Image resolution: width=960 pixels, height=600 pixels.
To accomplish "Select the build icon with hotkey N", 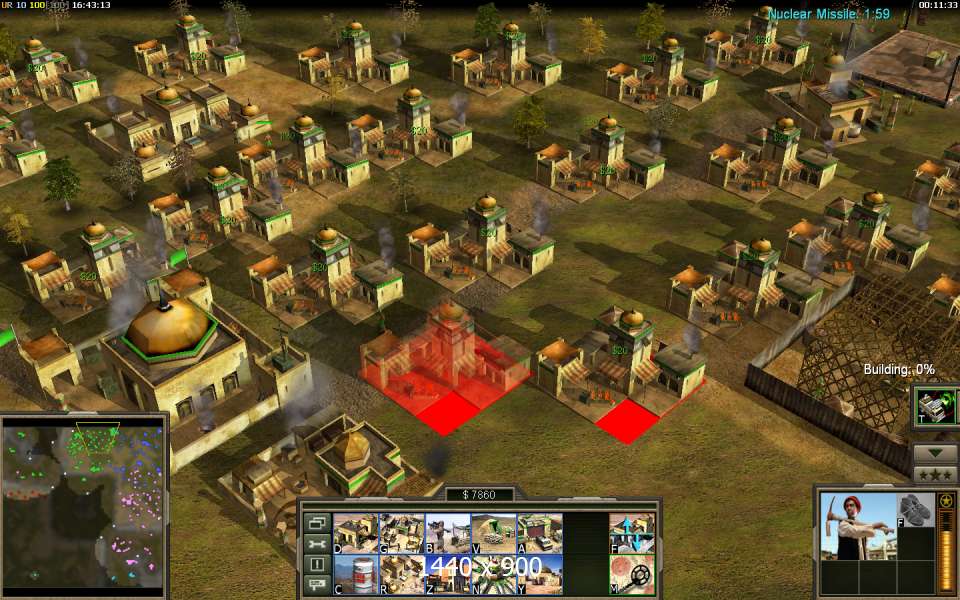I will pyautogui.click(x=493, y=574).
